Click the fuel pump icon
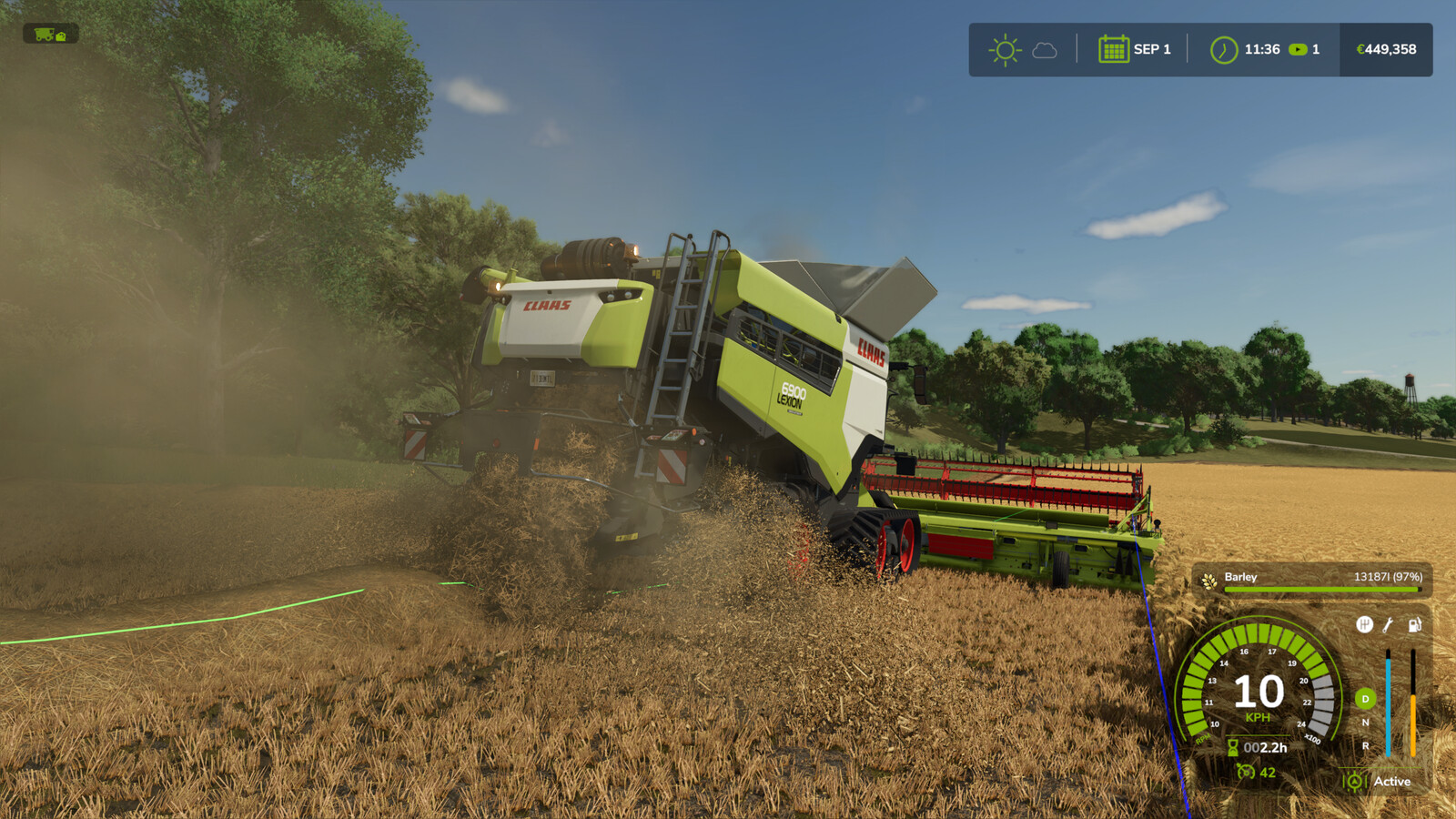The height and width of the screenshot is (819, 1456). tap(1413, 625)
